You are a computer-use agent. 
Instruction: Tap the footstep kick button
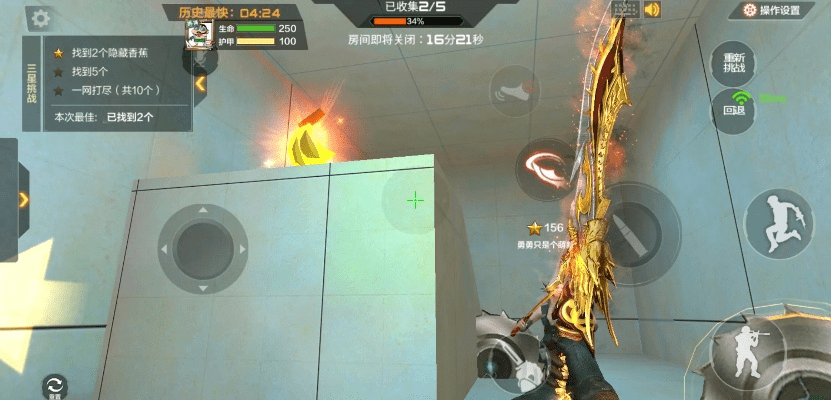(514, 92)
